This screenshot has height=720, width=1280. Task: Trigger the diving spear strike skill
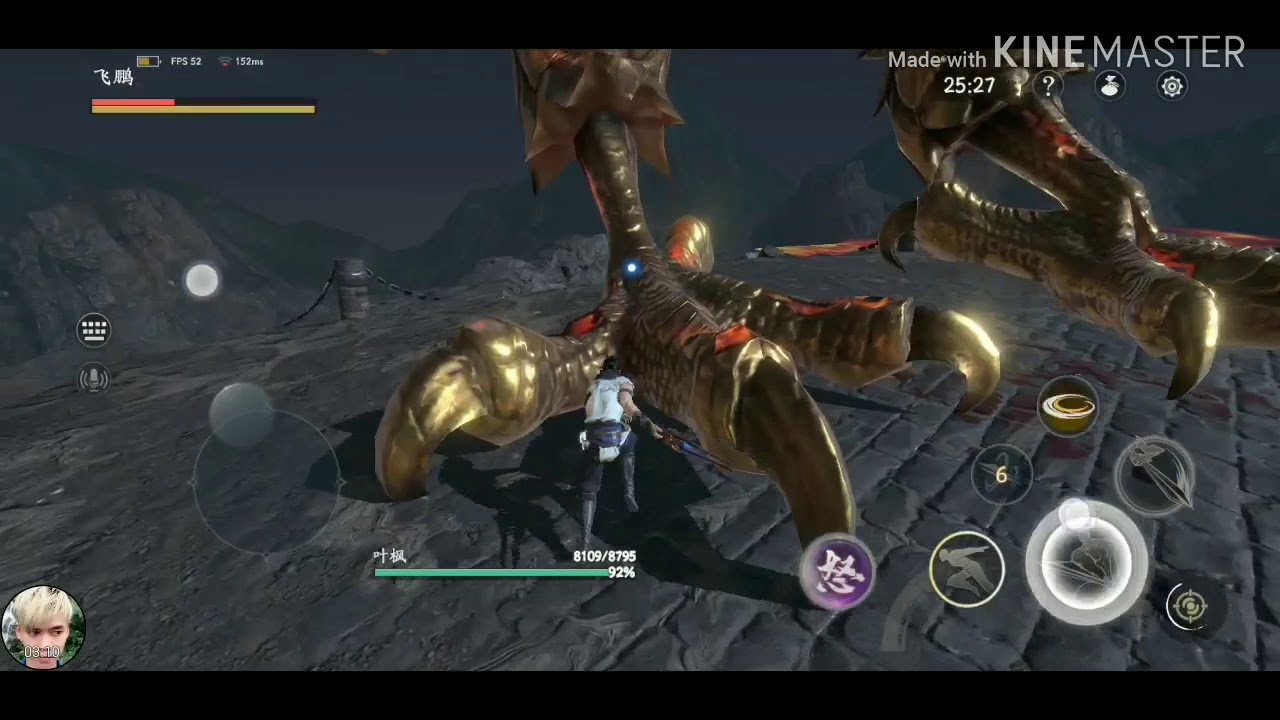tap(1154, 476)
